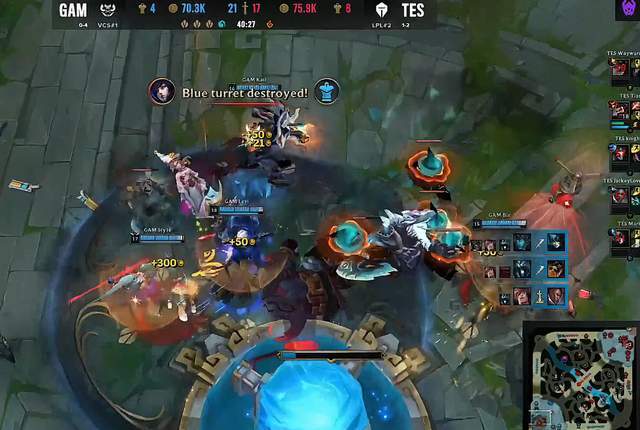Click the GAM team logo on the scoreboard

pos(104,9)
